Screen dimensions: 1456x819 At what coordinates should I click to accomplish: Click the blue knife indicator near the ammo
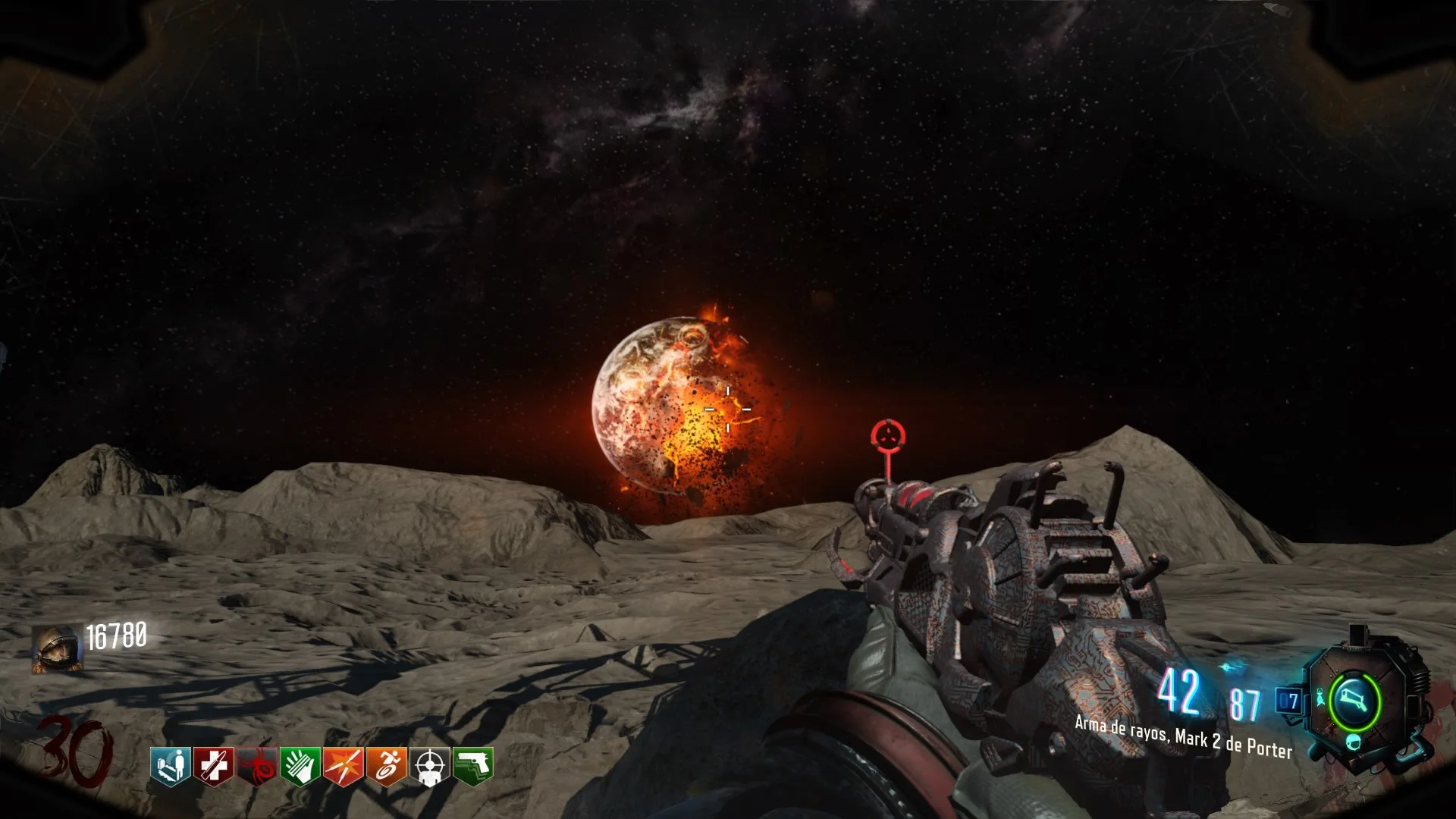click(1230, 666)
